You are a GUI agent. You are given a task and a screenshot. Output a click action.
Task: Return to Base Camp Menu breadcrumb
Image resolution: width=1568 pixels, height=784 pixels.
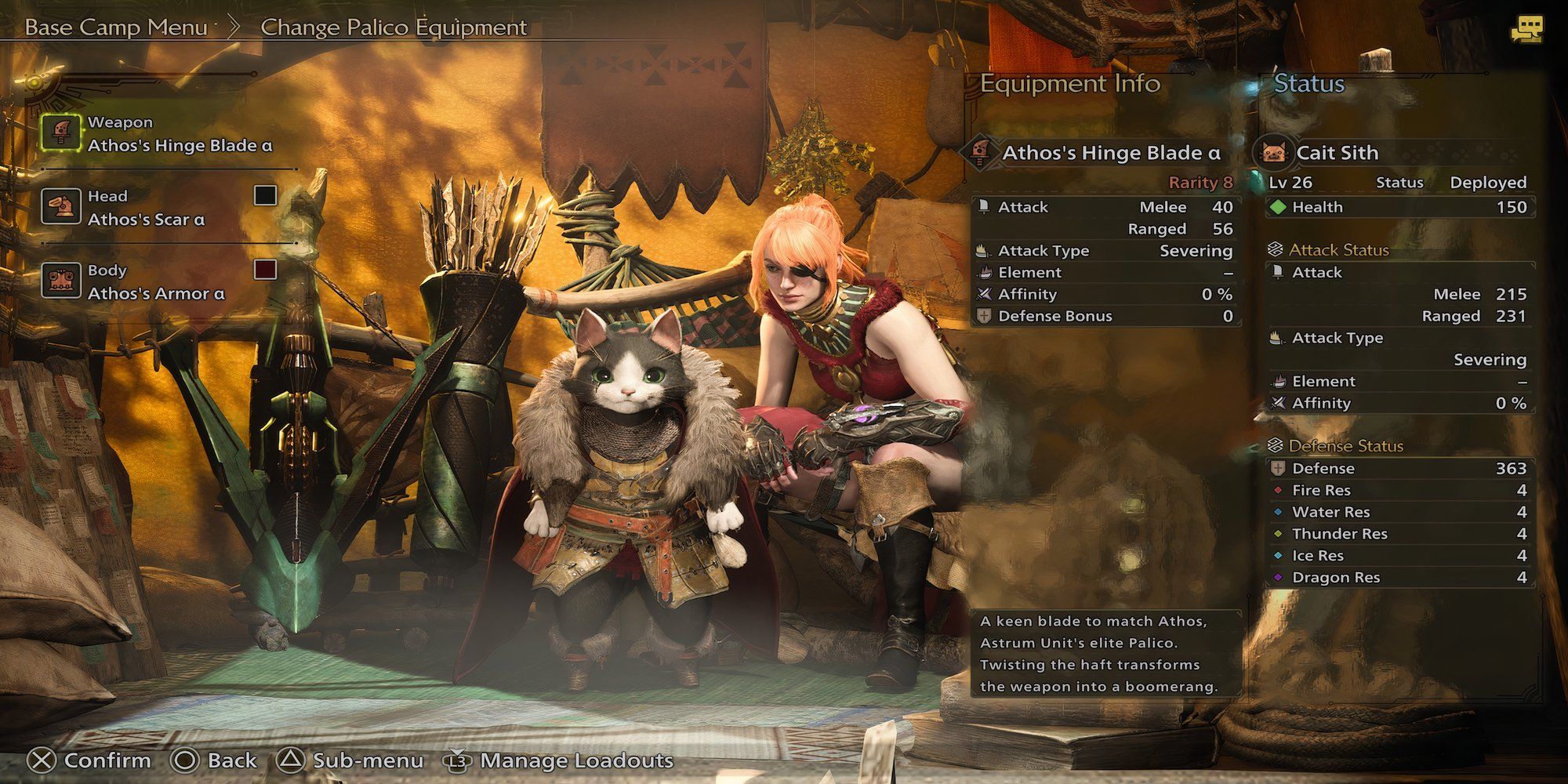click(x=116, y=27)
